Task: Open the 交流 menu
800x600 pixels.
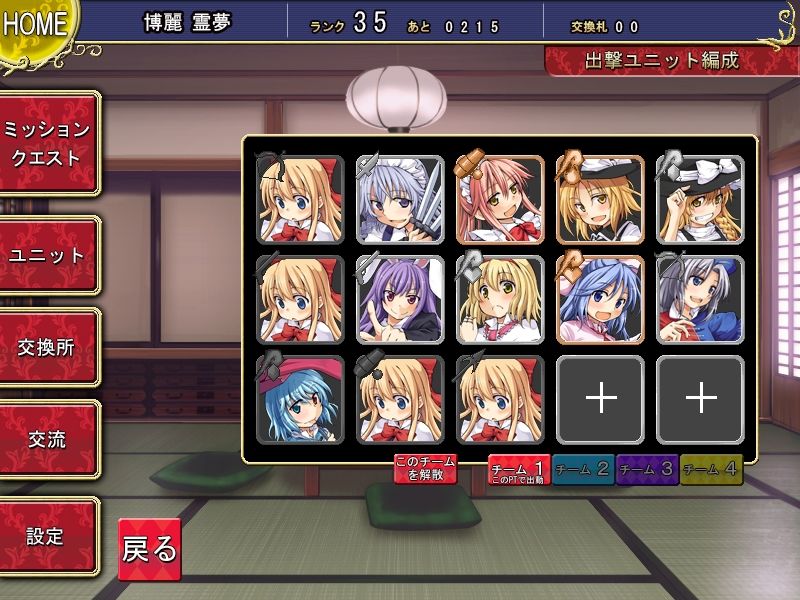Action: [49, 439]
